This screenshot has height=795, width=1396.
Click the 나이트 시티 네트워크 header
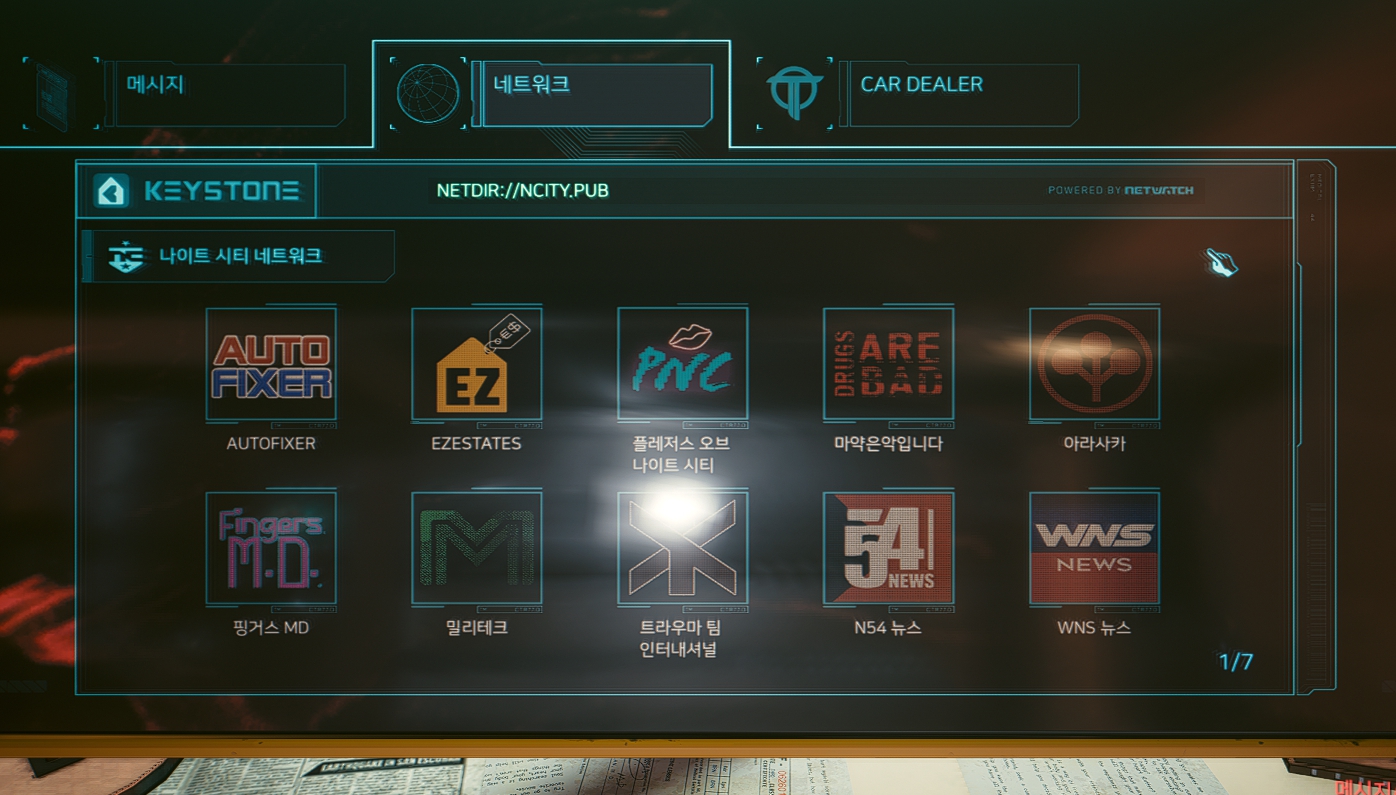pyautogui.click(x=240, y=256)
